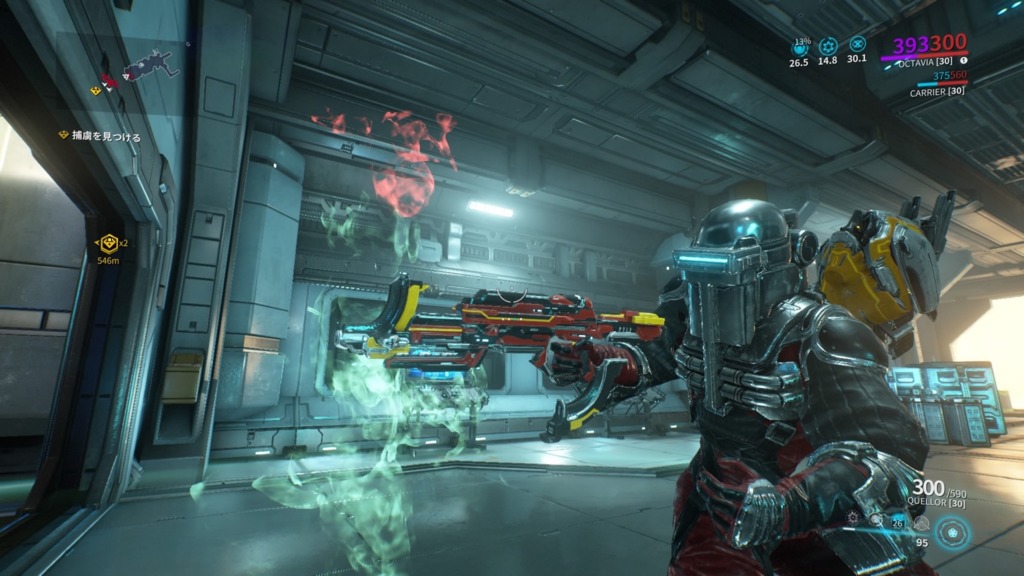The image size is (1024, 576).
Task: Click the buff icon with 30.1 timer
Action: click(857, 45)
